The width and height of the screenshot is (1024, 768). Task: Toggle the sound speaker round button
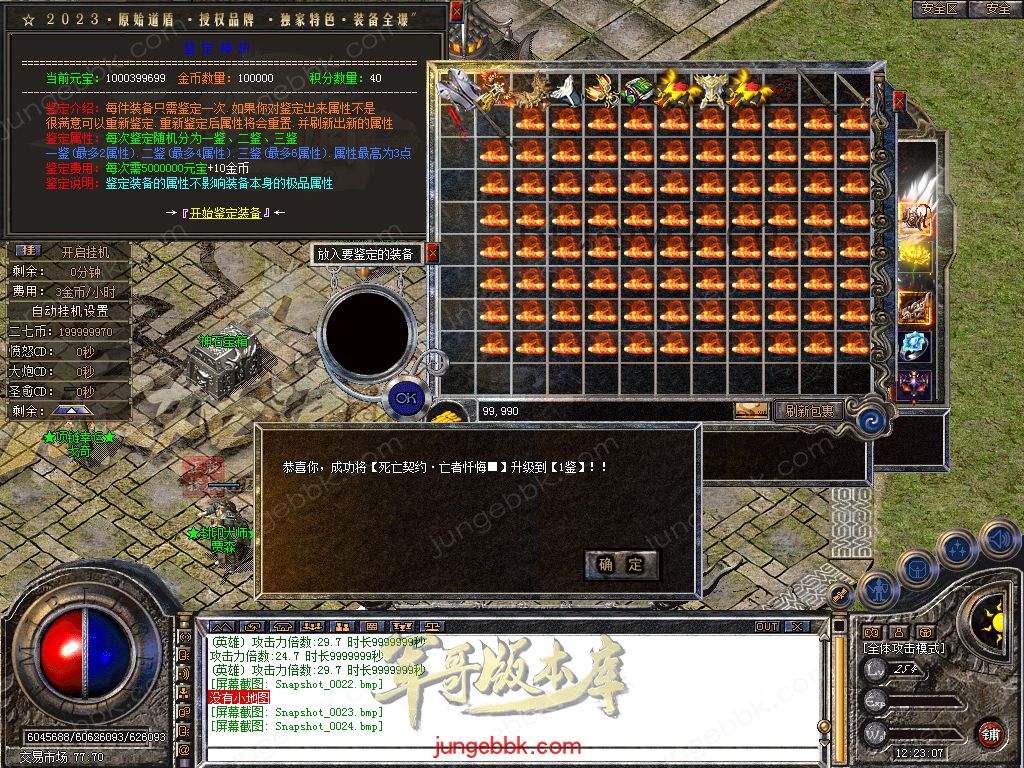999,541
